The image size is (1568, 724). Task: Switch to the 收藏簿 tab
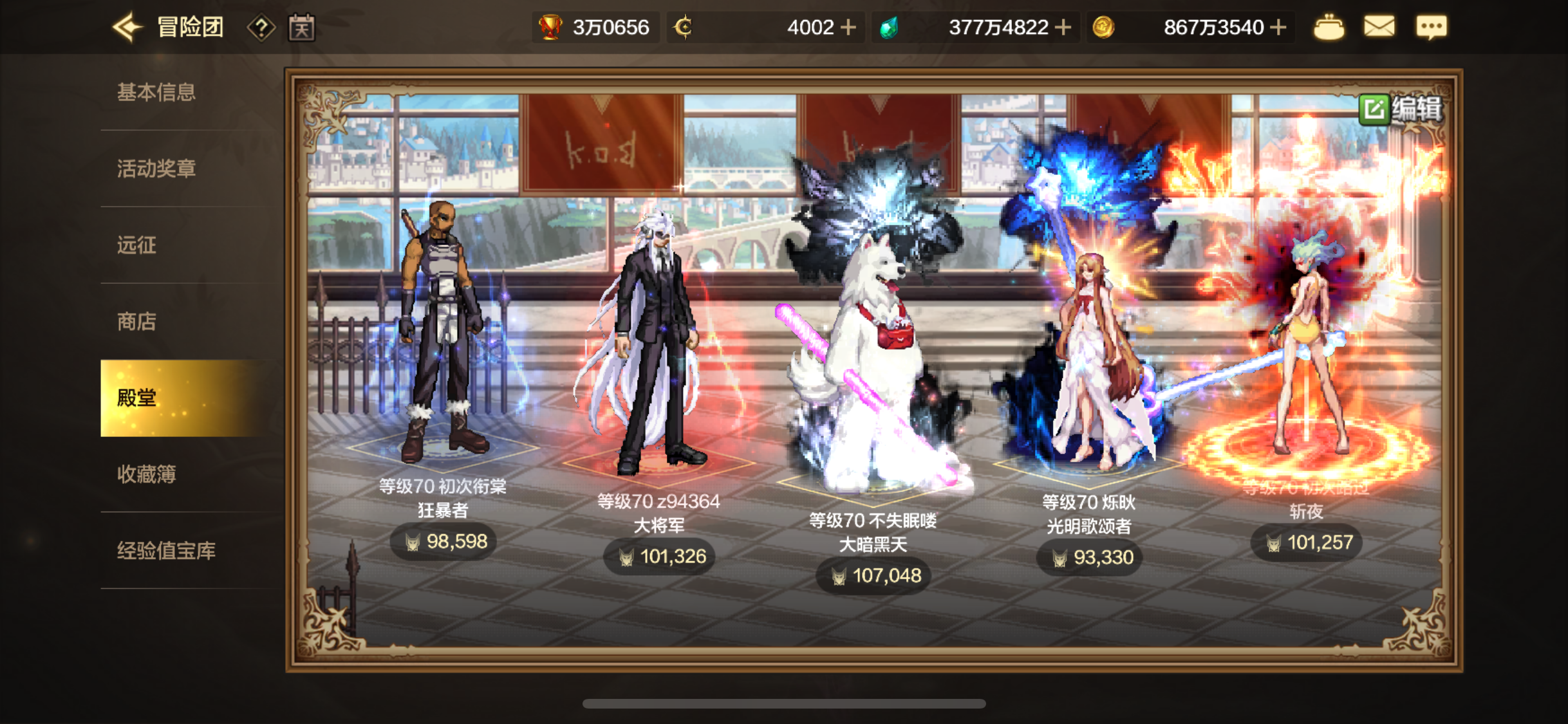tap(145, 474)
